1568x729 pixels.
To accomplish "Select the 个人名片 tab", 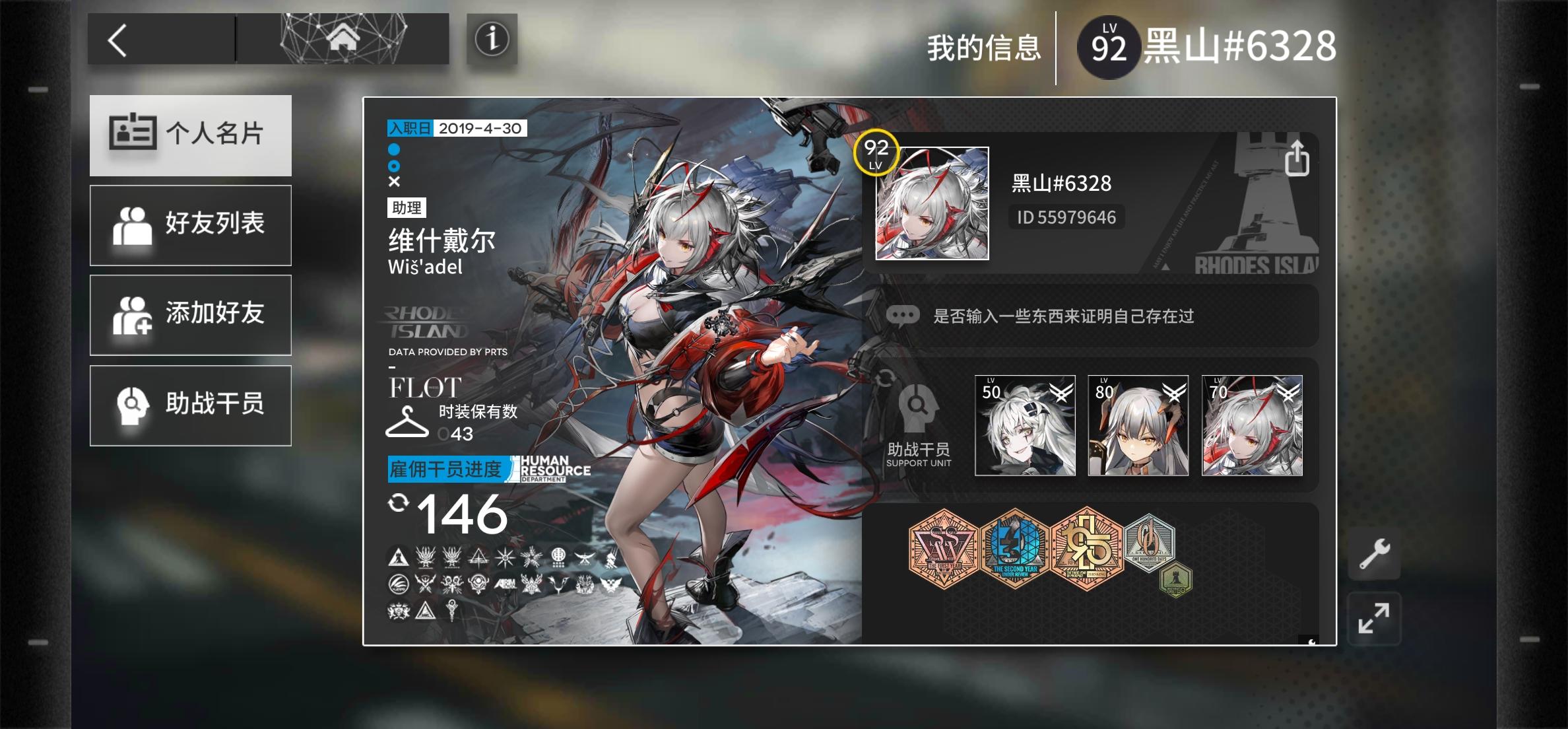I will (x=190, y=134).
